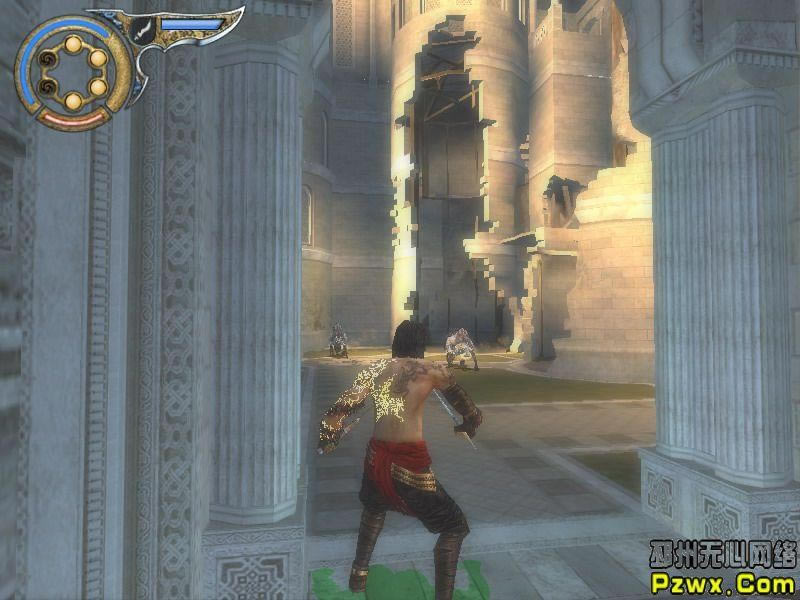Viewport: 800px width, 600px height.
Task: Select the circular sand tank medallion
Action: click(x=72, y=72)
